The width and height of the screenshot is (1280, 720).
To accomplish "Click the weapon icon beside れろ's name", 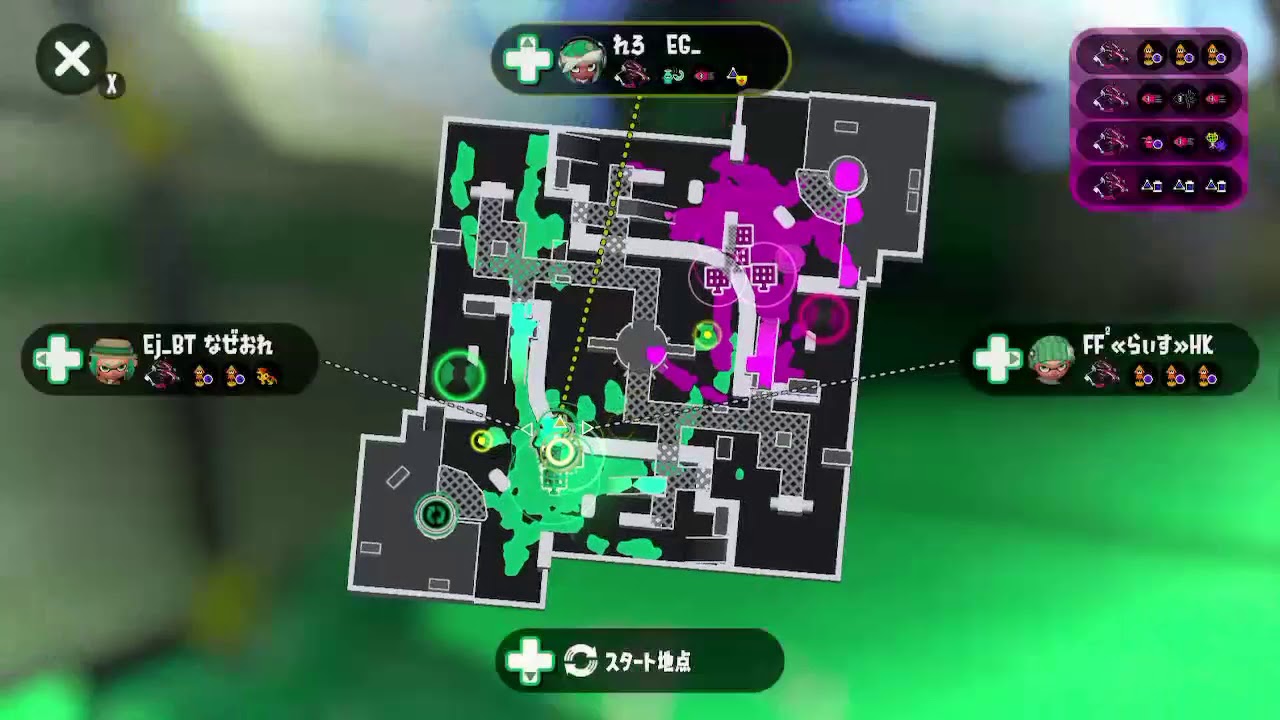I will point(630,76).
